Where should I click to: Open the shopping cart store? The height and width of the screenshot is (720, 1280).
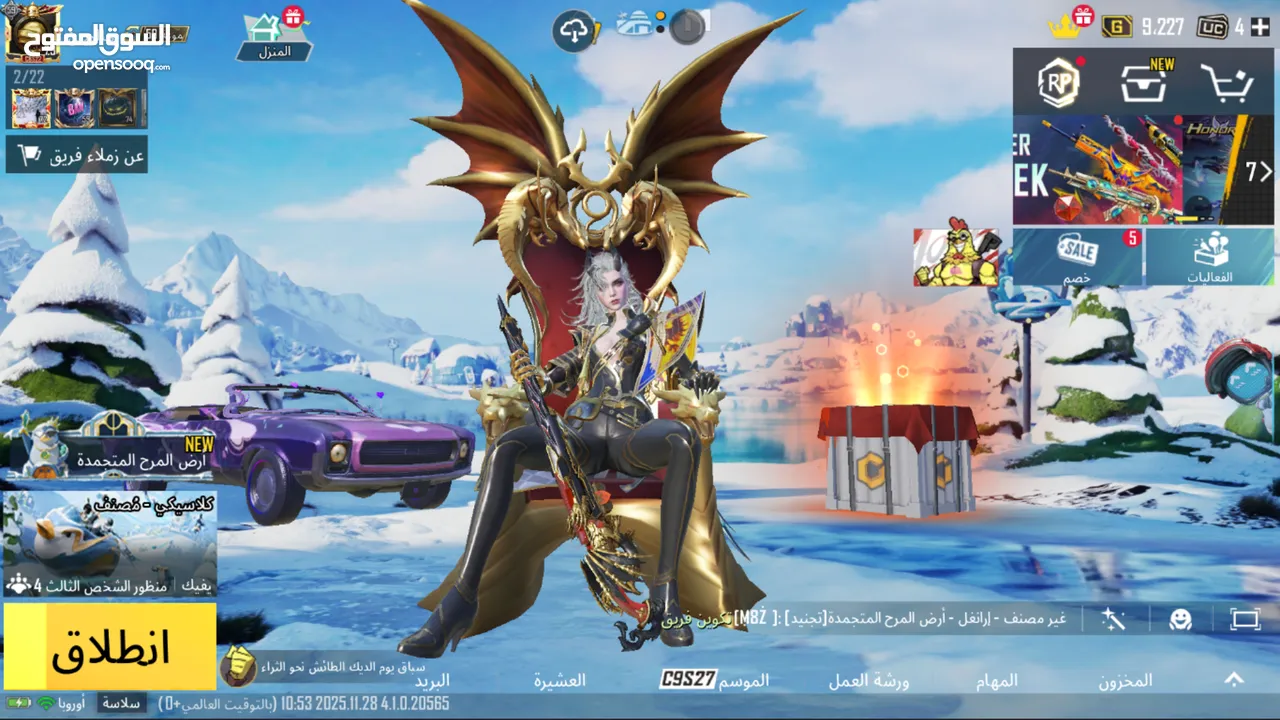[x=1226, y=84]
